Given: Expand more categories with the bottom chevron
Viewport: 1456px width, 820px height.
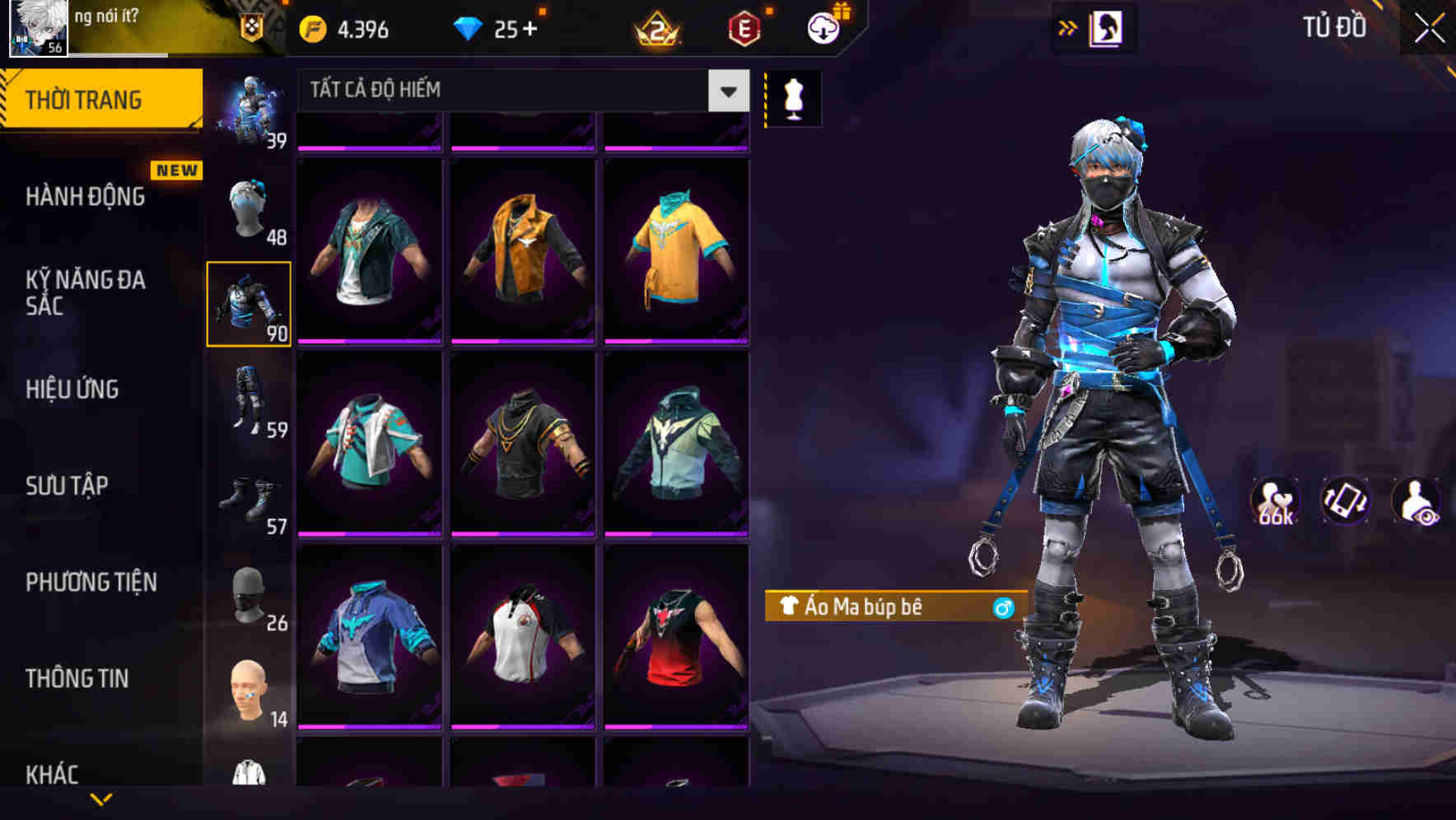Looking at the screenshot, I should tap(101, 798).
